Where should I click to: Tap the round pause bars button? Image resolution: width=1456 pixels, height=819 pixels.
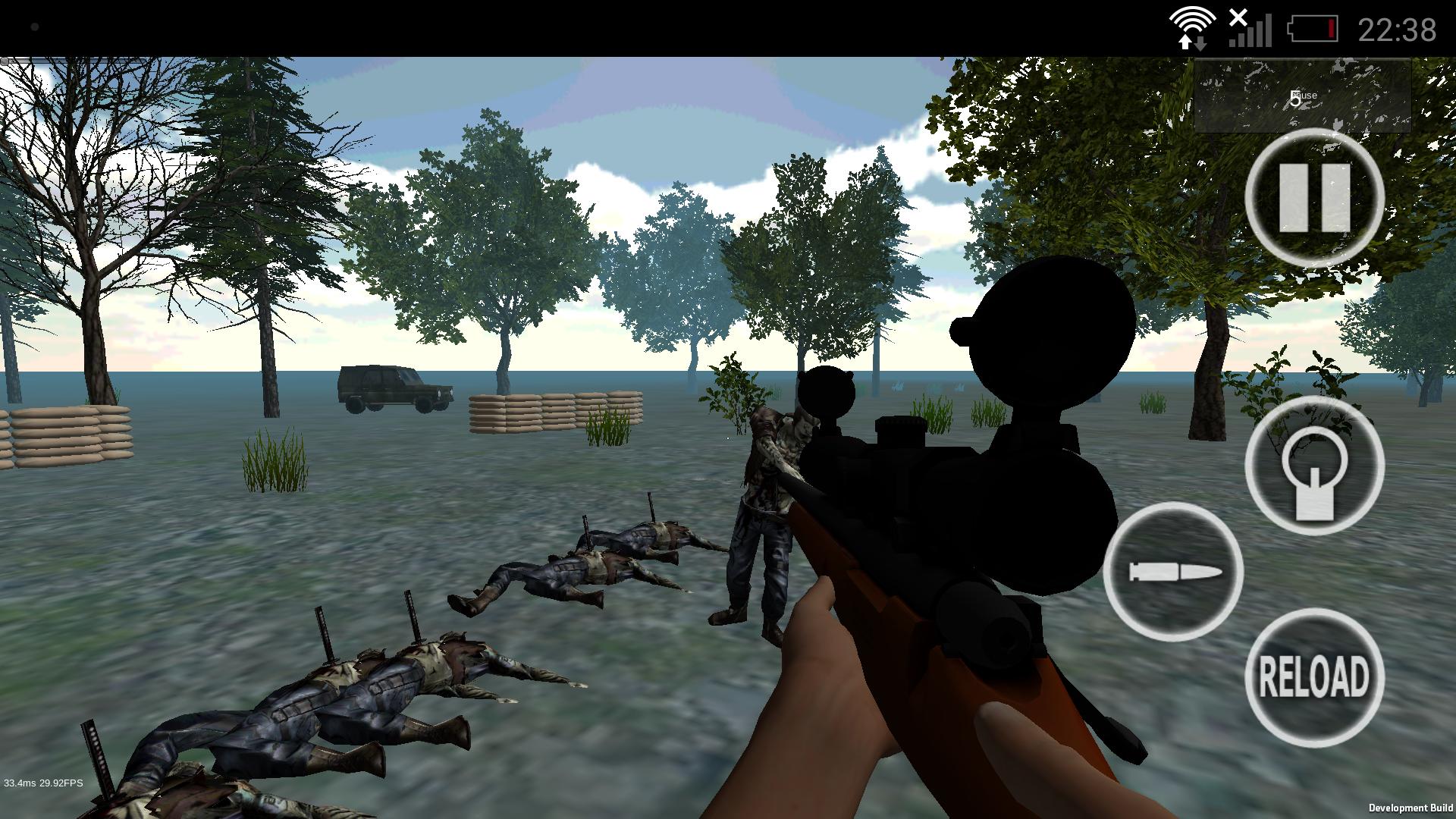(x=1314, y=198)
